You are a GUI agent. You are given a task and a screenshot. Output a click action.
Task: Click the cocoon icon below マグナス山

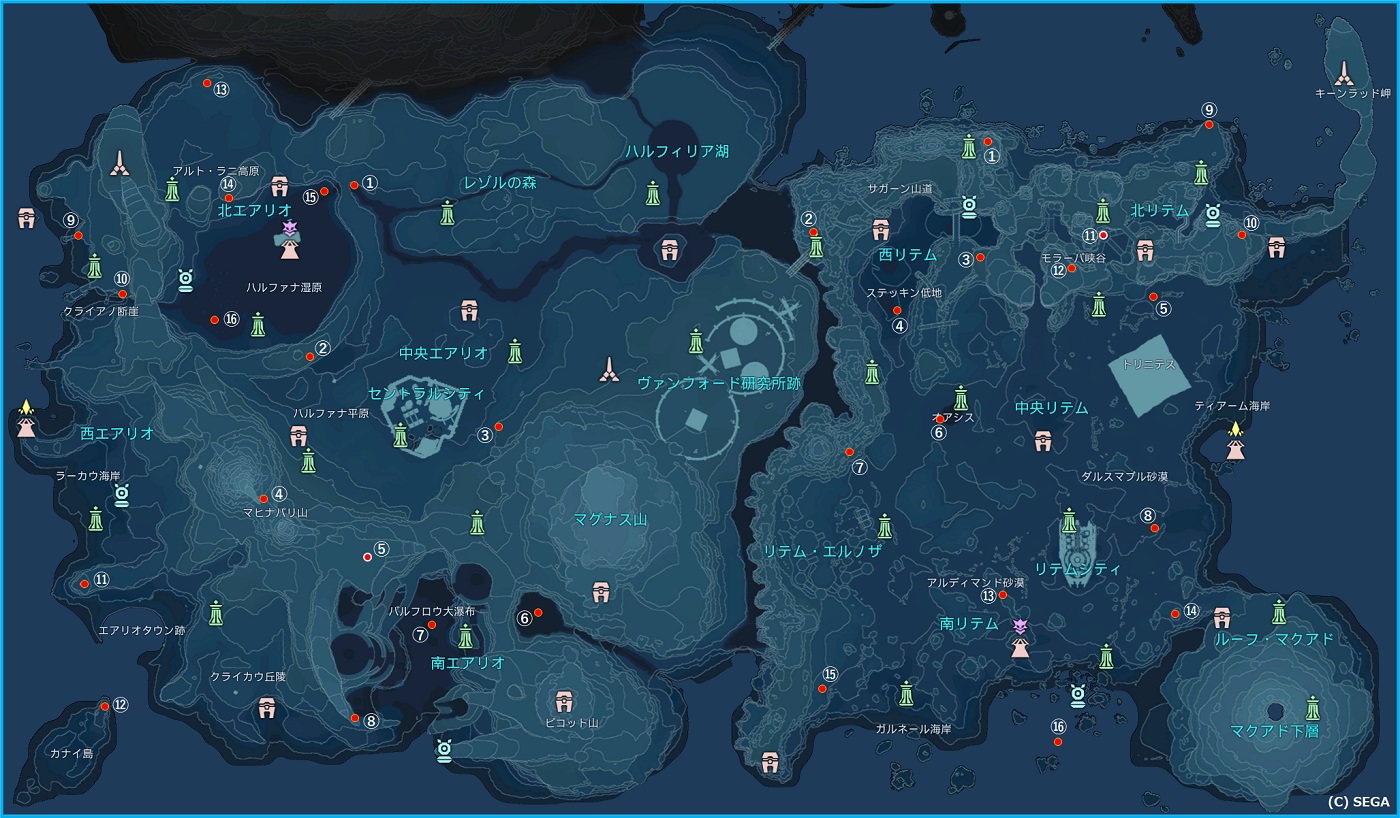[x=601, y=592]
